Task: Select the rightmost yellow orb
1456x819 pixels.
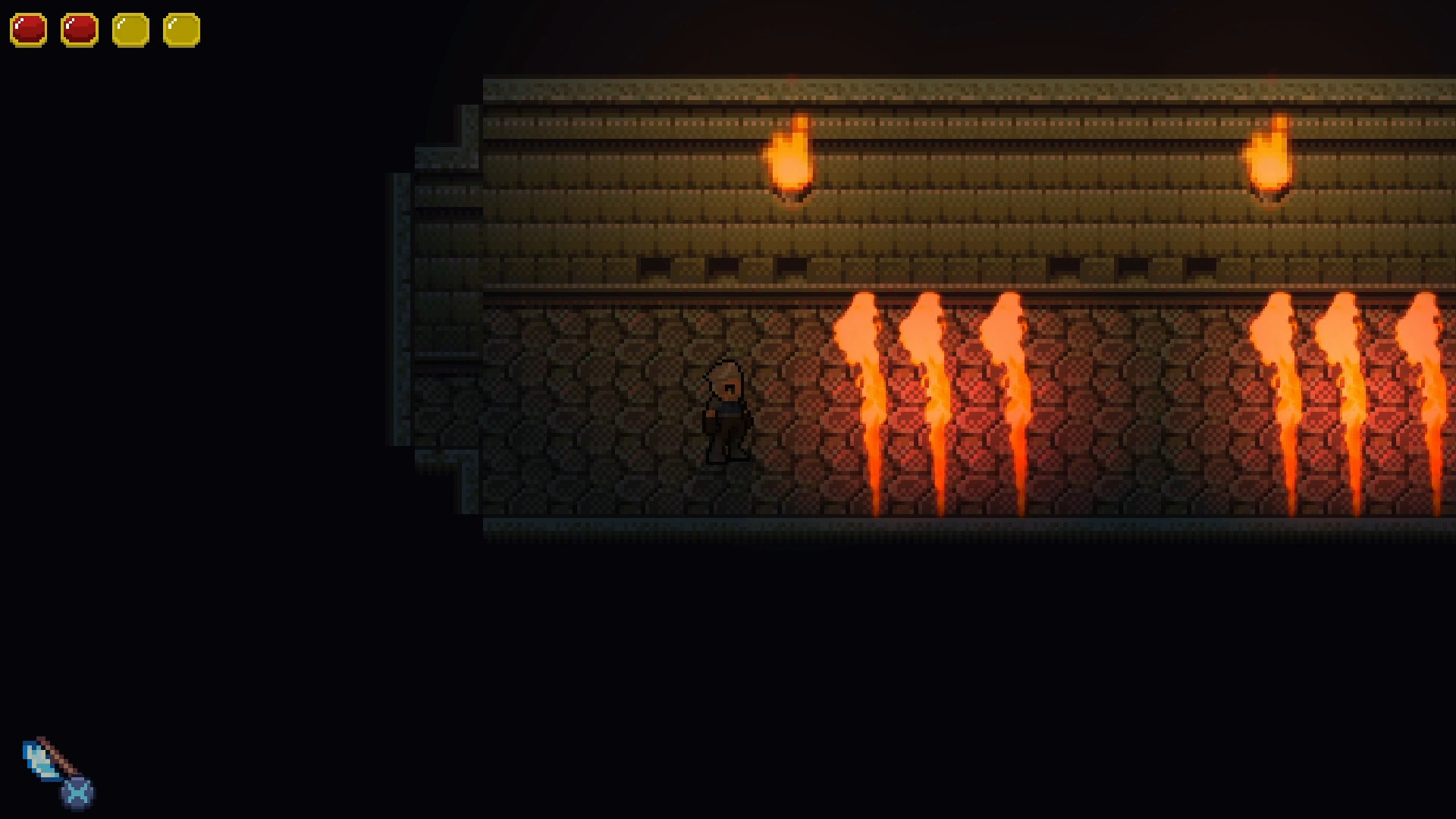Action: point(182,30)
